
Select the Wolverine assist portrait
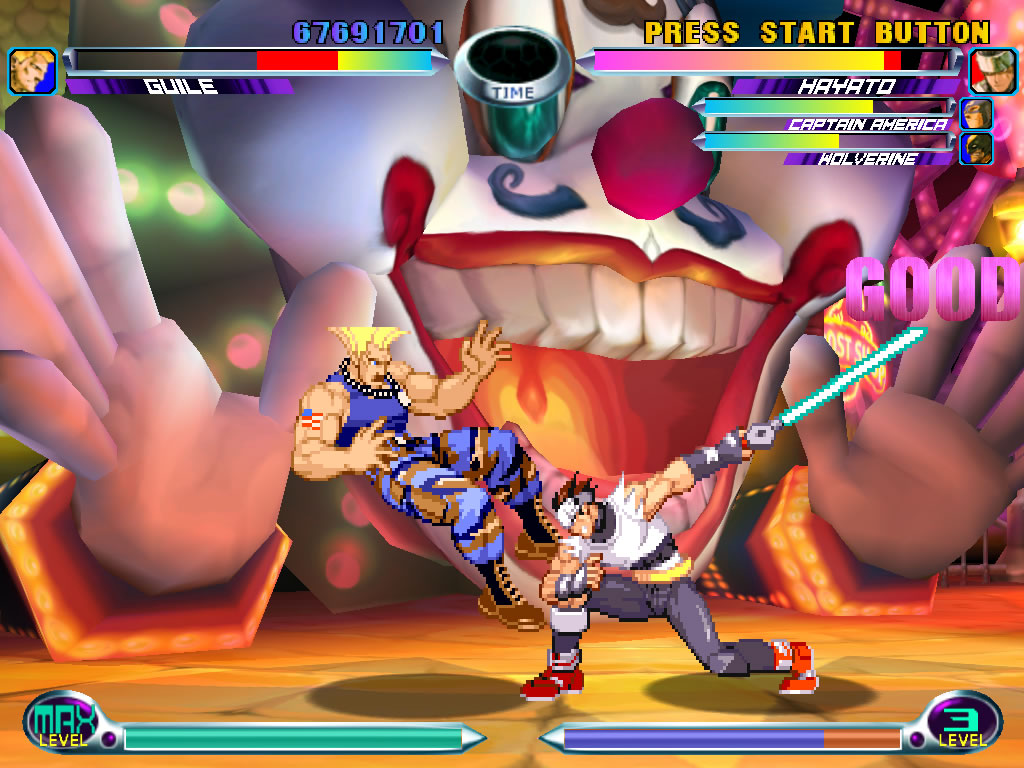pos(977,148)
